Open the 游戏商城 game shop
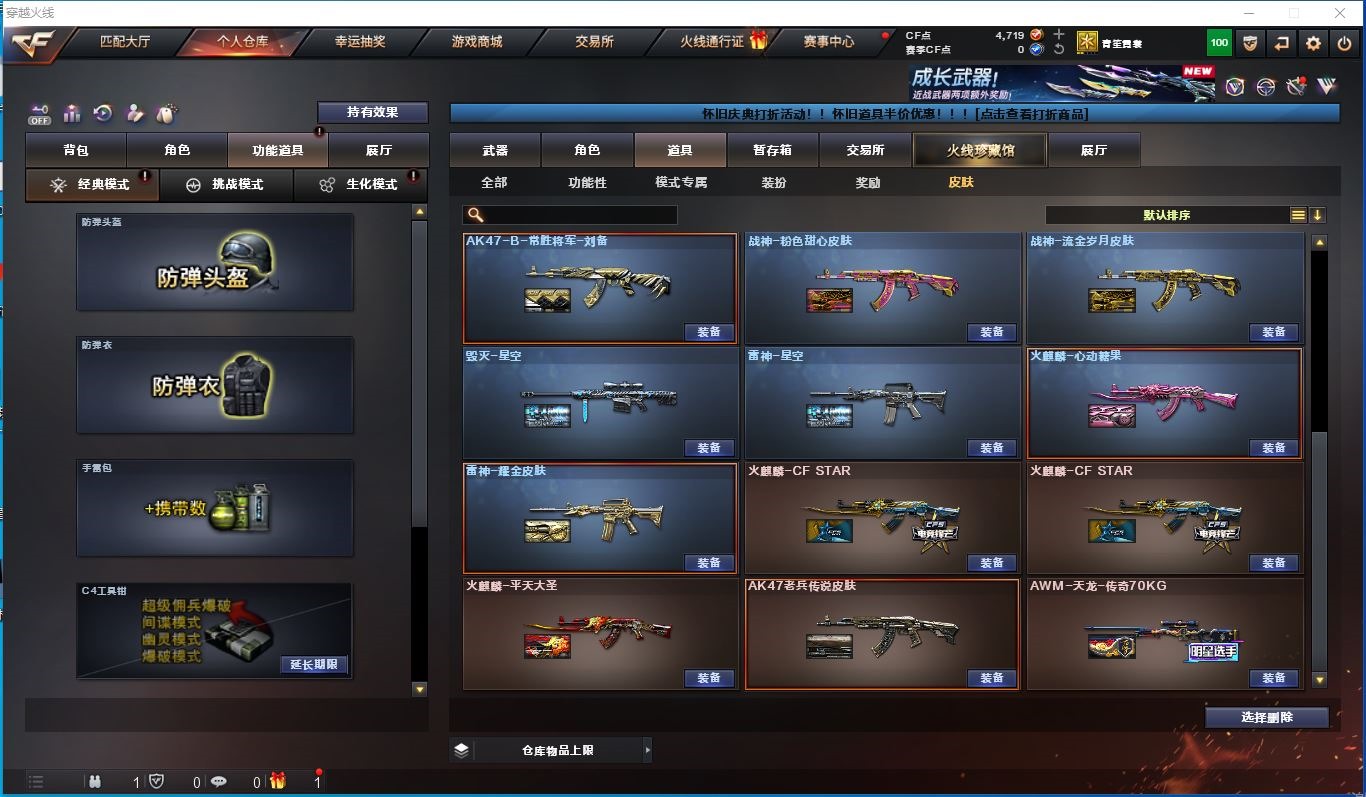The image size is (1366, 797). 477,42
